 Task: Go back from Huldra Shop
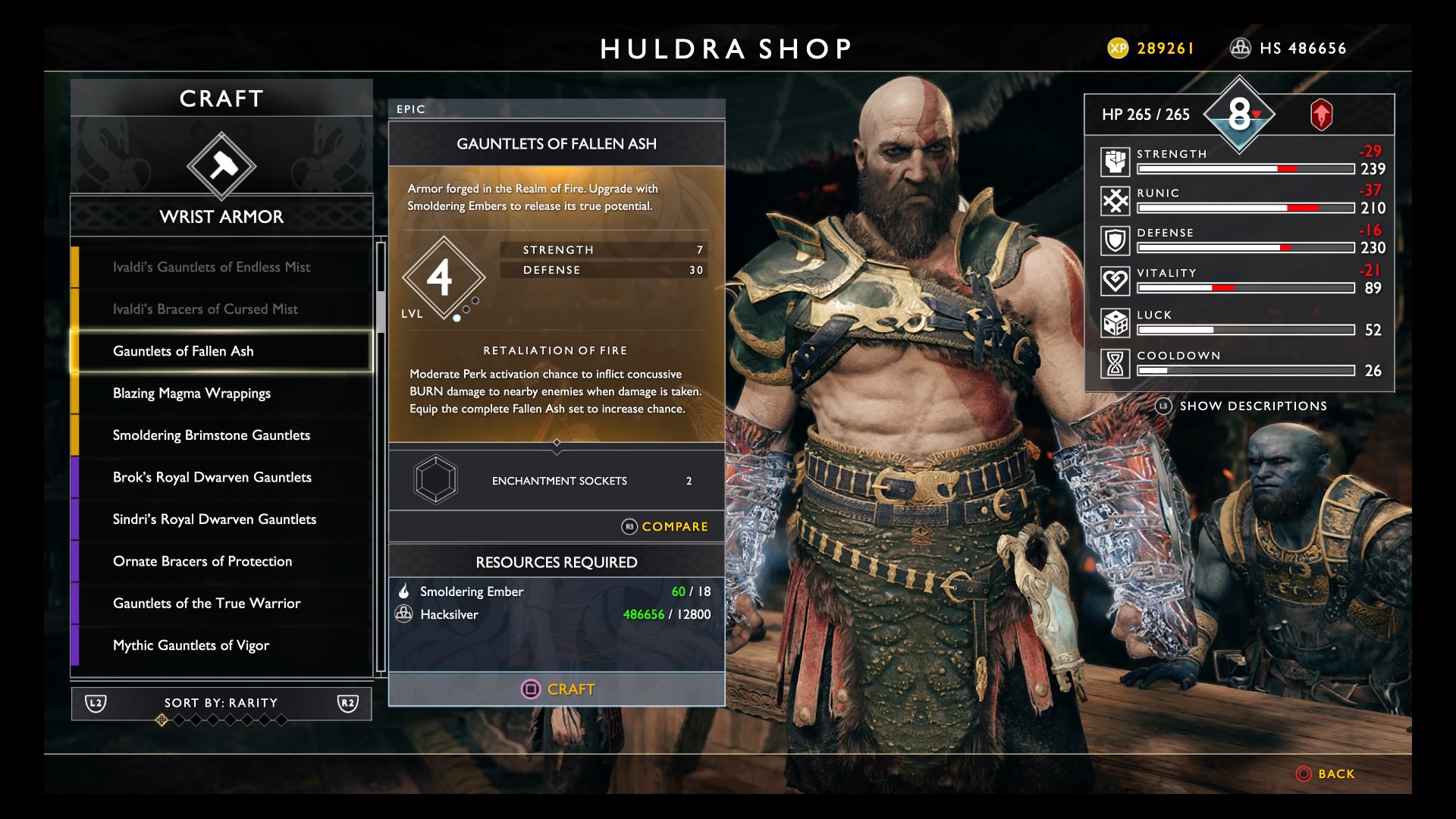tap(1326, 773)
